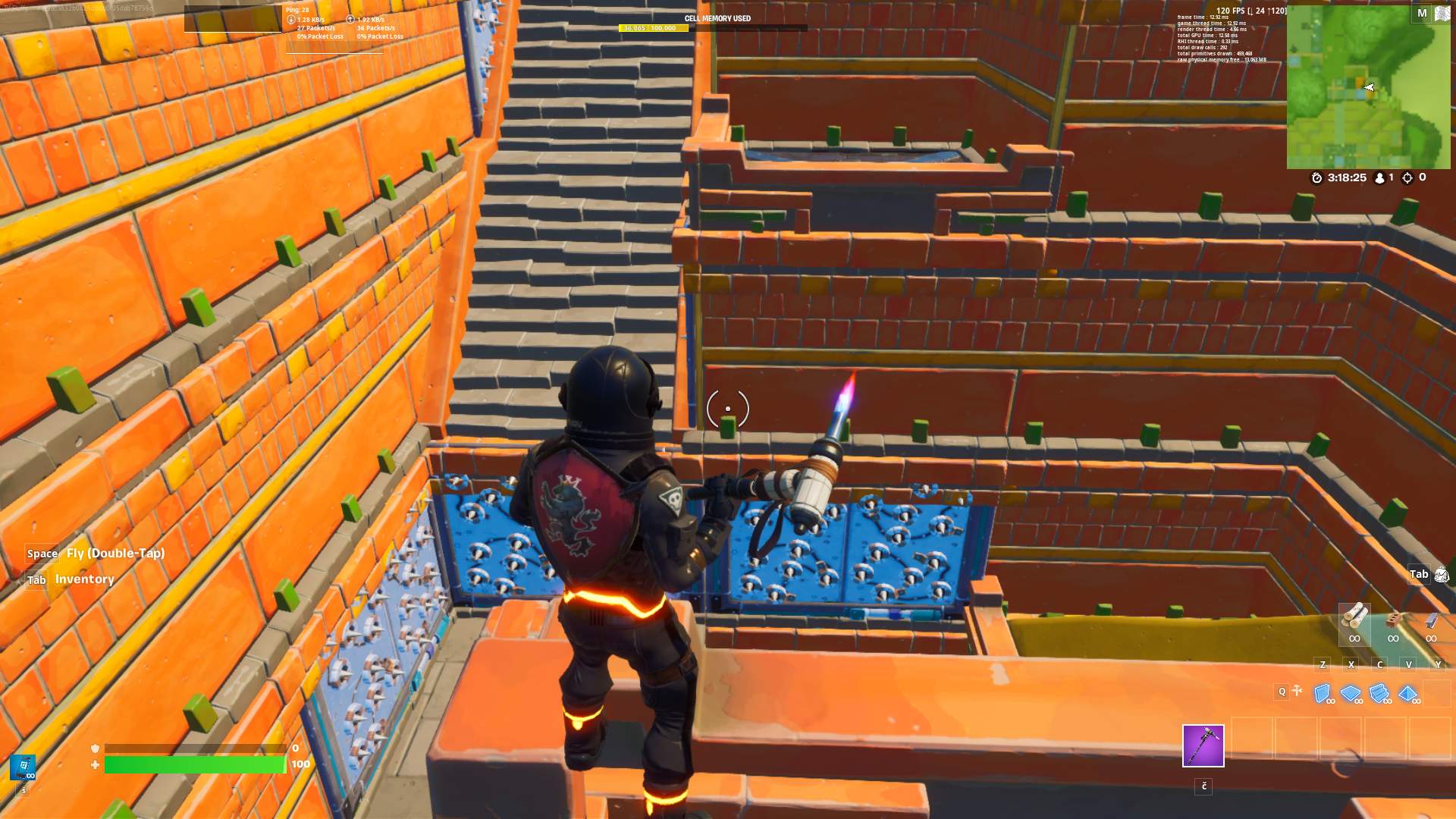Click the backpack icon next to Tab
The height and width of the screenshot is (819, 1456).
coord(1442,575)
